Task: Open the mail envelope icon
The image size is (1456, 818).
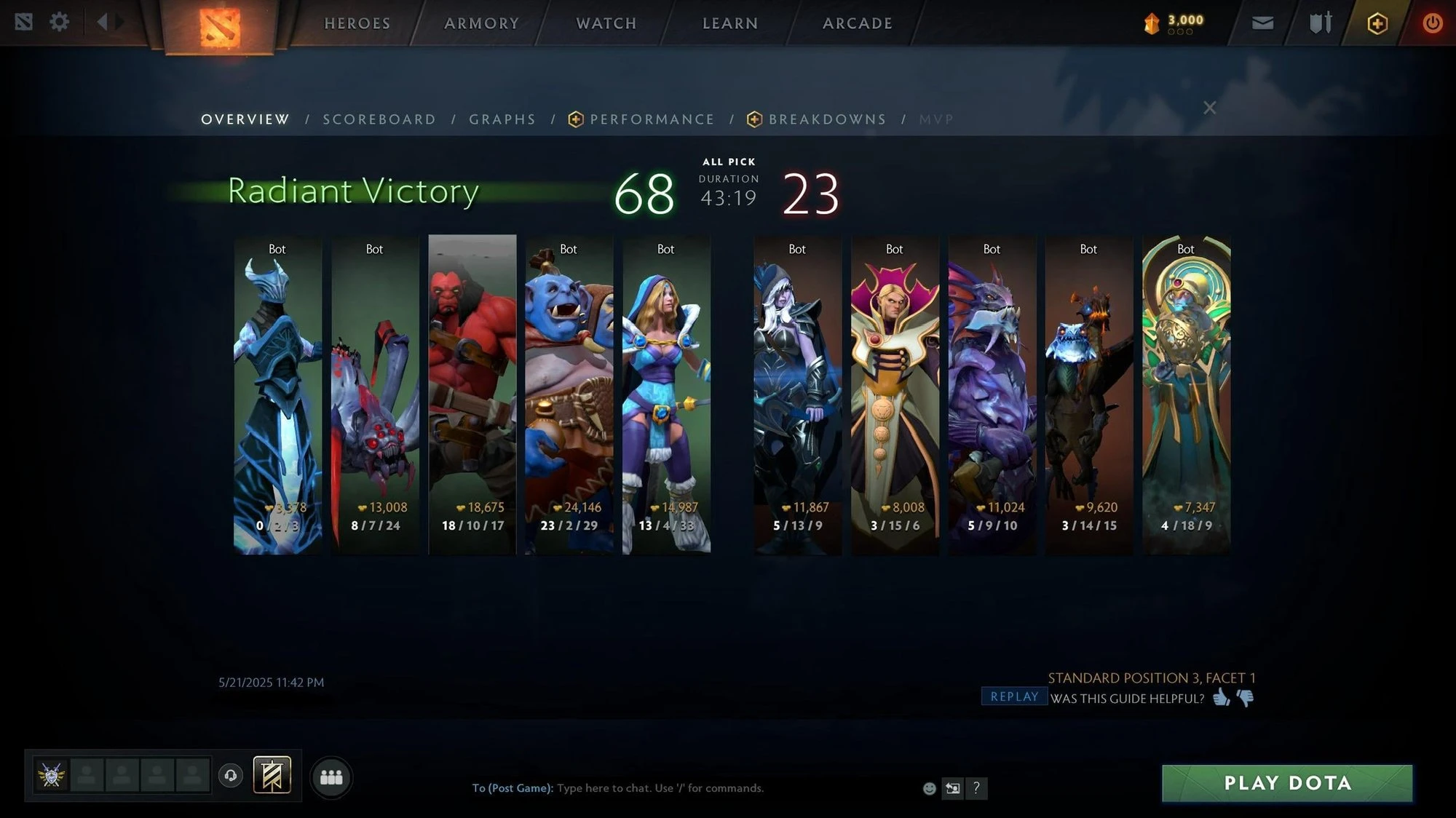Action: tap(1262, 23)
